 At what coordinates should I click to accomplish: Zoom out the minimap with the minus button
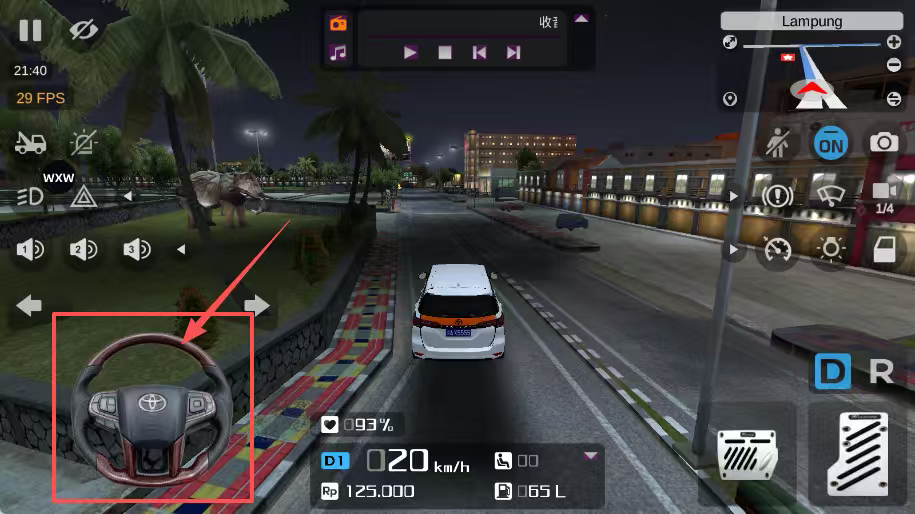pyautogui.click(x=893, y=65)
